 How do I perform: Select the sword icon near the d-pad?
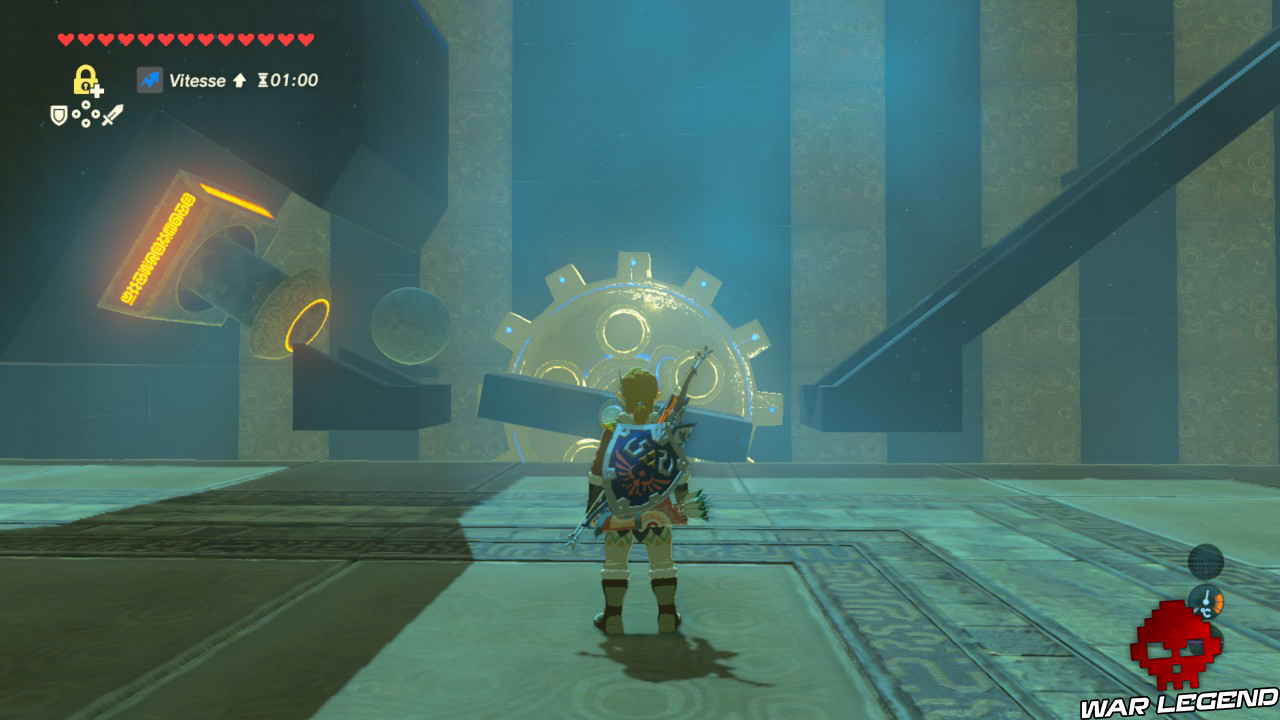(x=115, y=115)
